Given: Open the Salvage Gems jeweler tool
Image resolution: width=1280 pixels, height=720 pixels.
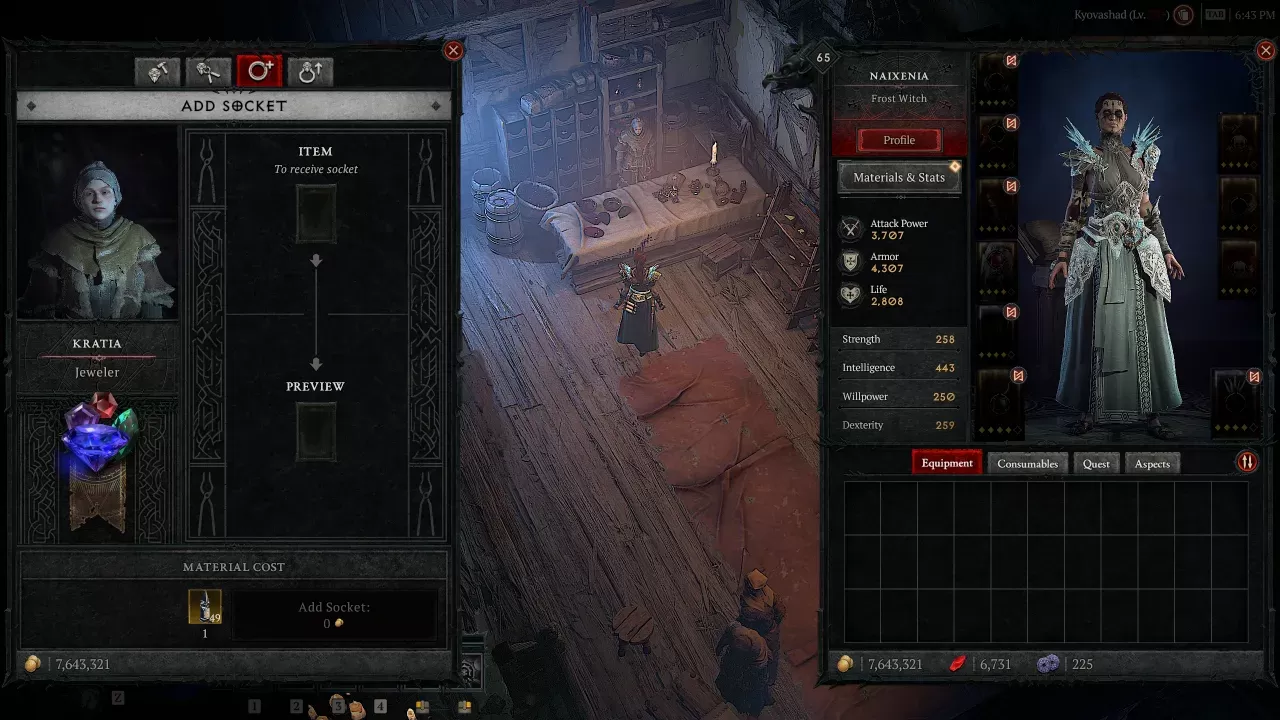Looking at the screenshot, I should 208,70.
